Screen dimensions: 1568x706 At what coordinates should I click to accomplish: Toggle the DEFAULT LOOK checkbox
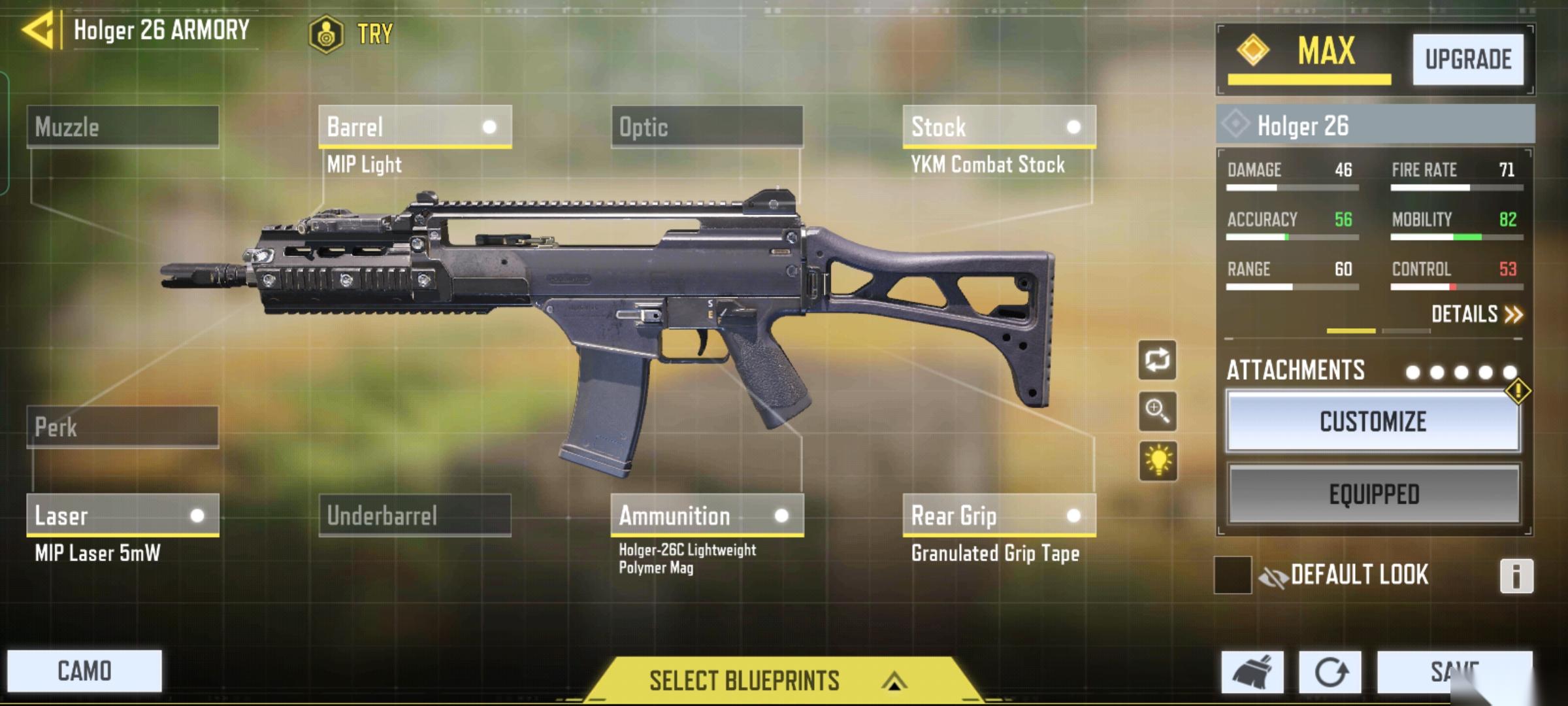coord(1232,575)
